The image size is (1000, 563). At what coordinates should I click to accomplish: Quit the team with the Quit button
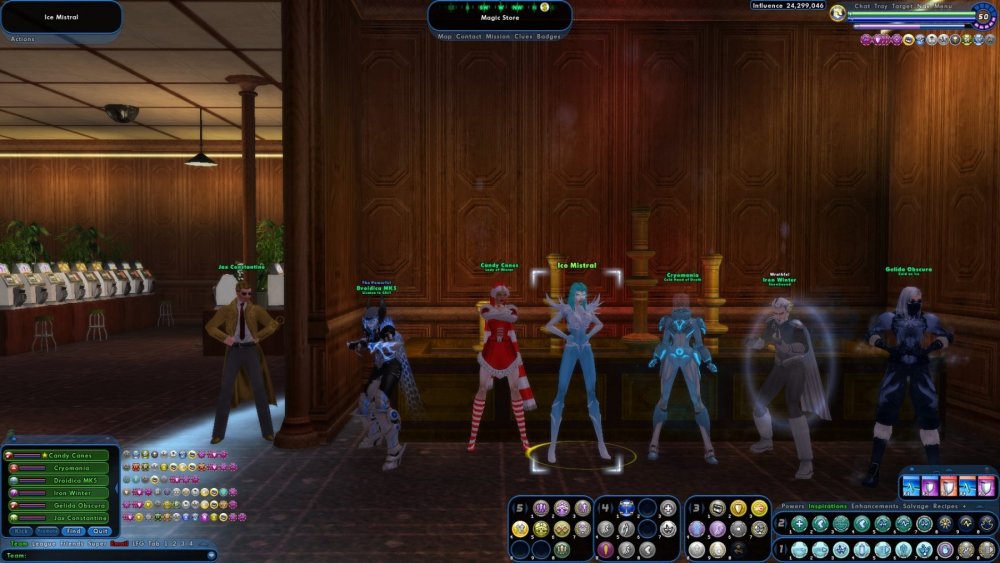pos(100,531)
